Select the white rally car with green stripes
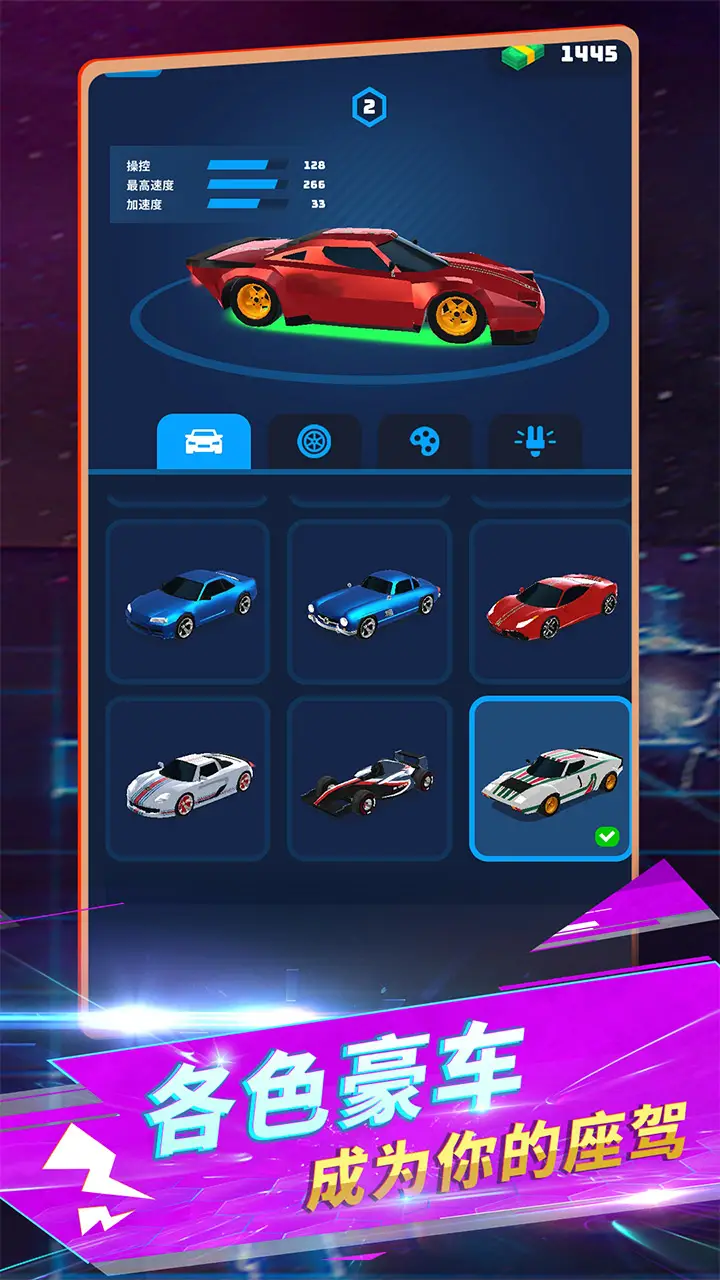The height and width of the screenshot is (1280, 720). (x=550, y=779)
